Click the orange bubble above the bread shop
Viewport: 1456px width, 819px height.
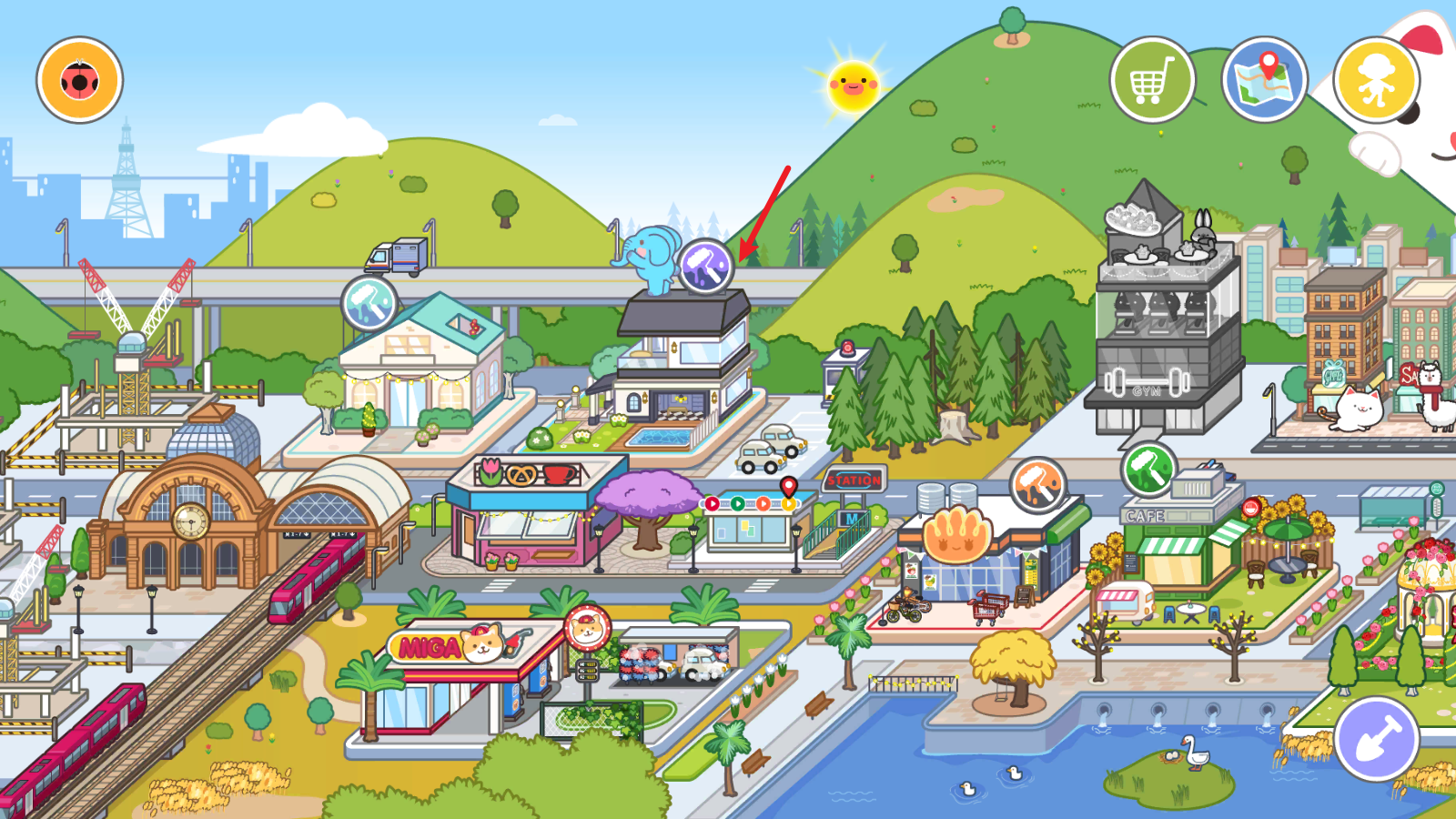[1040, 486]
